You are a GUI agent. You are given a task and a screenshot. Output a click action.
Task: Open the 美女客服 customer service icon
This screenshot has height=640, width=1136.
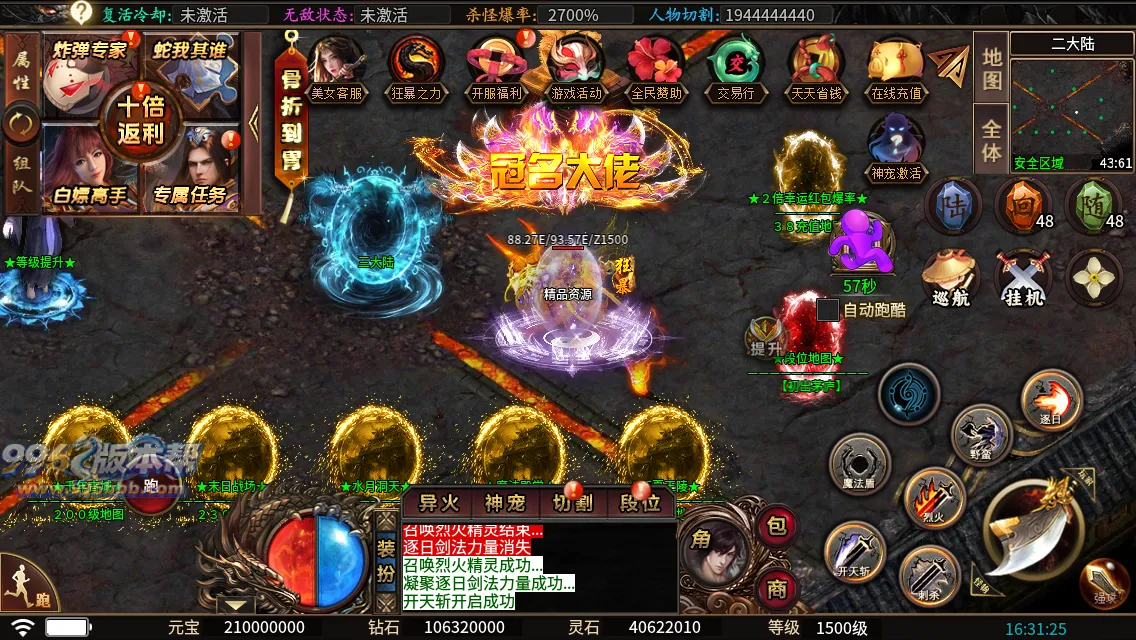pos(335,66)
